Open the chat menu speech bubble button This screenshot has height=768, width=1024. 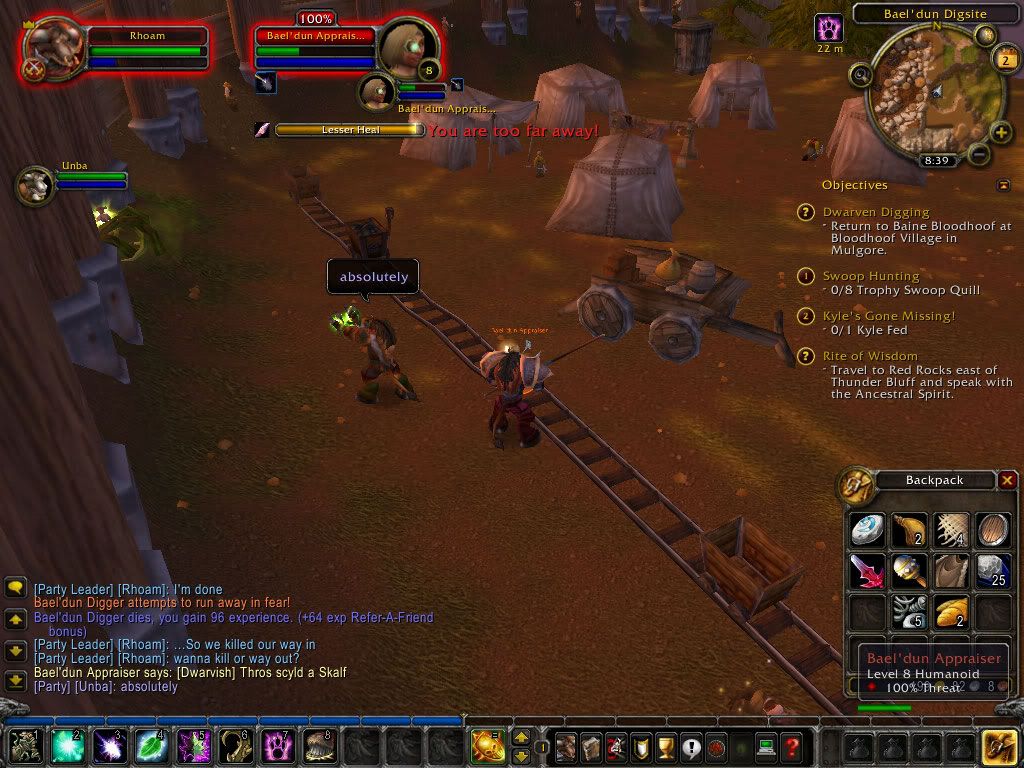(15, 588)
